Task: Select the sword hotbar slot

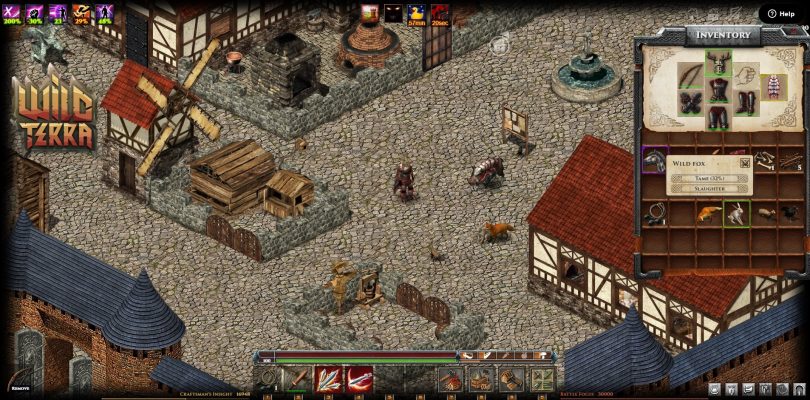Action: tap(298, 379)
